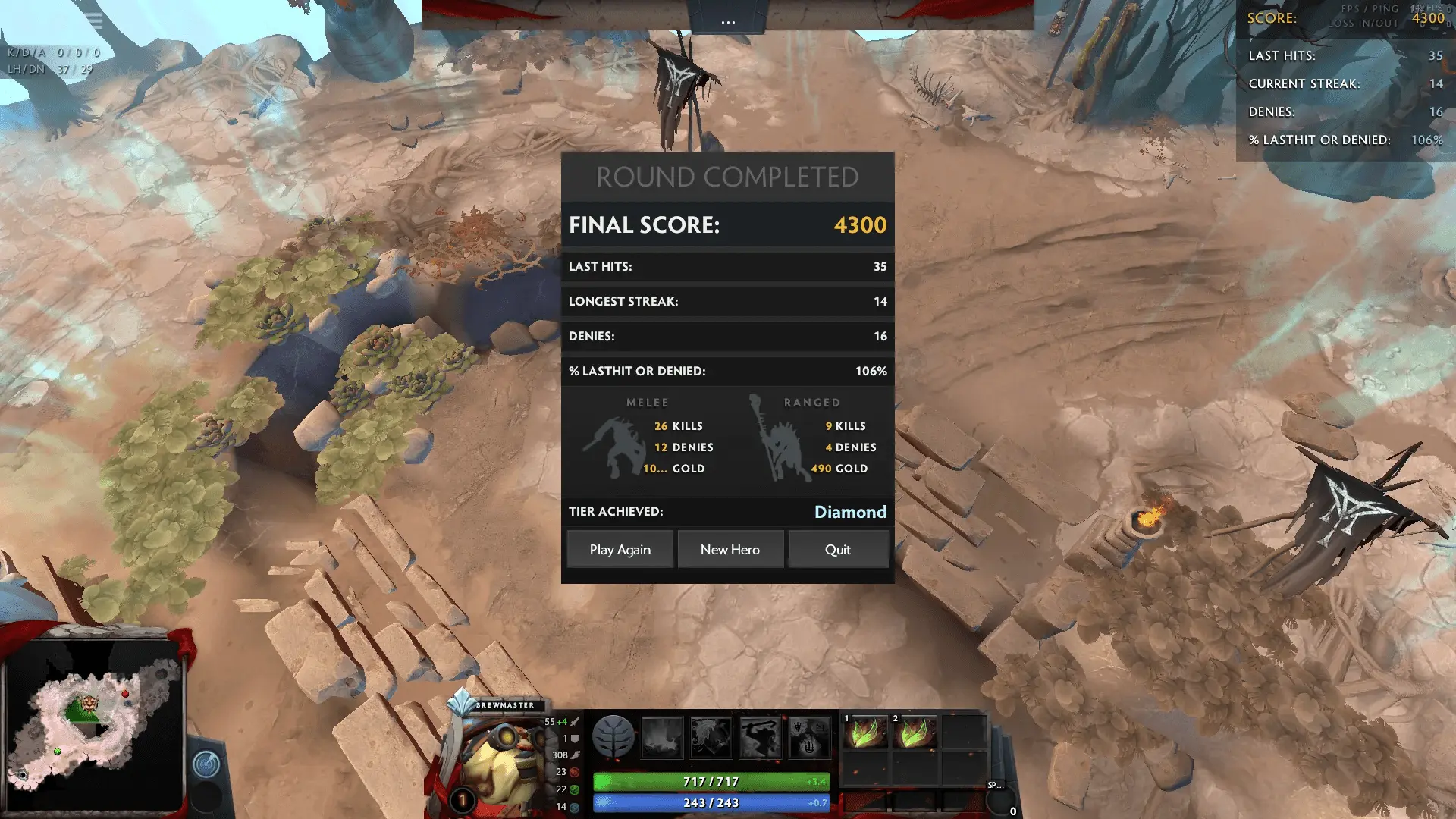
Task: Select the Drunken Brawler ability icon
Action: point(760,737)
